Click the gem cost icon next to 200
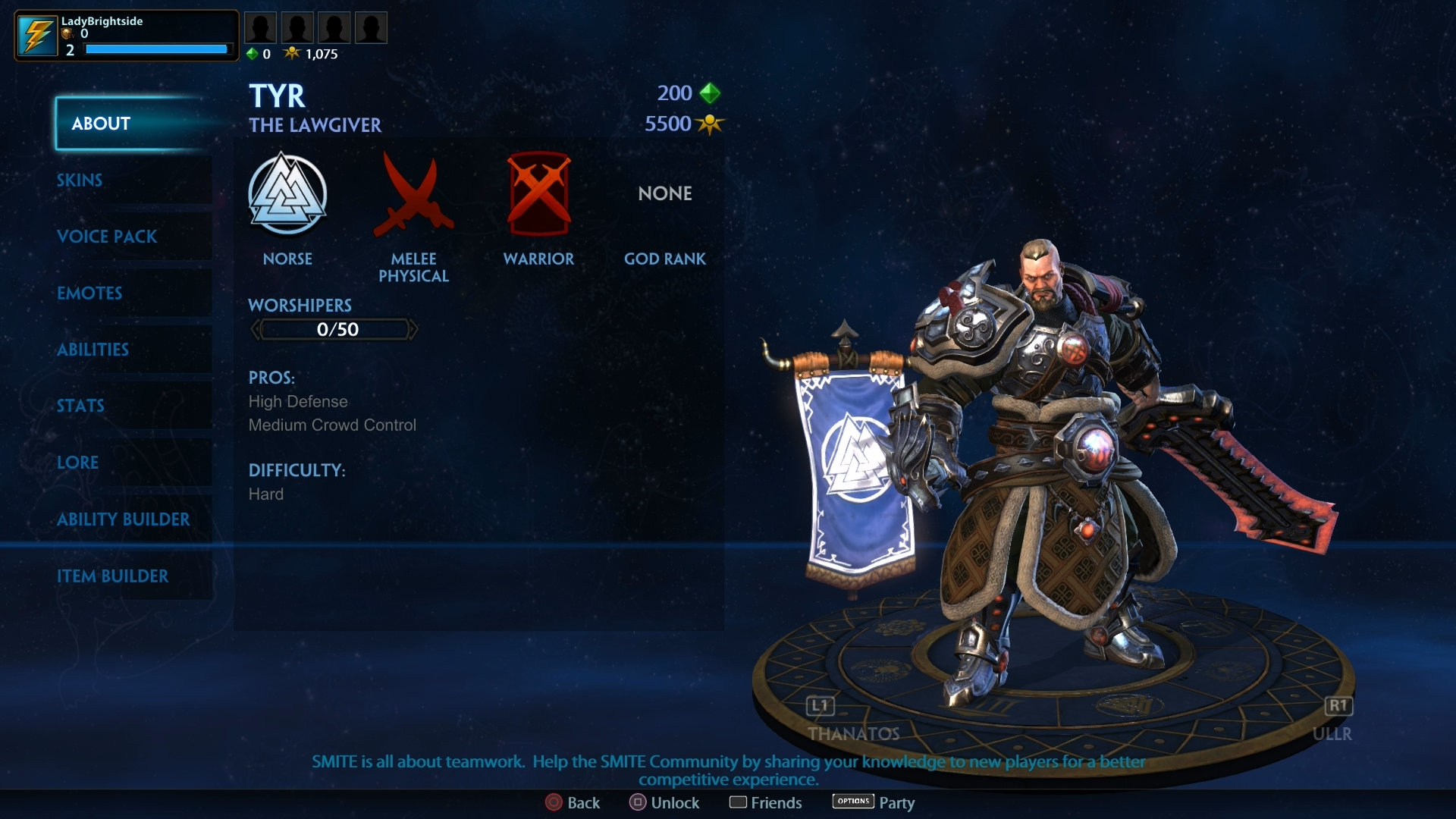The height and width of the screenshot is (819, 1456). pyautogui.click(x=710, y=93)
